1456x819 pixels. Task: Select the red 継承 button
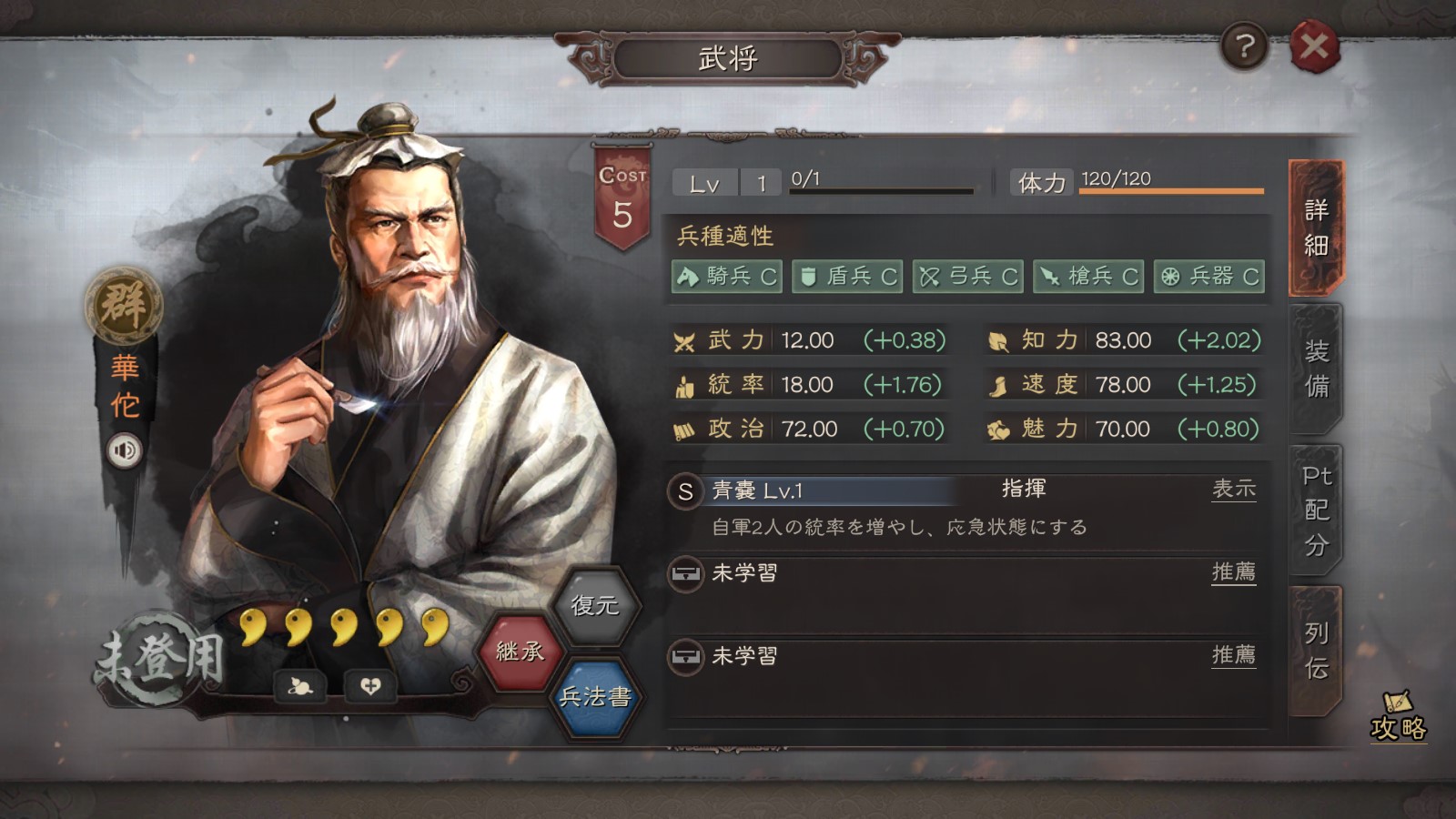point(520,652)
